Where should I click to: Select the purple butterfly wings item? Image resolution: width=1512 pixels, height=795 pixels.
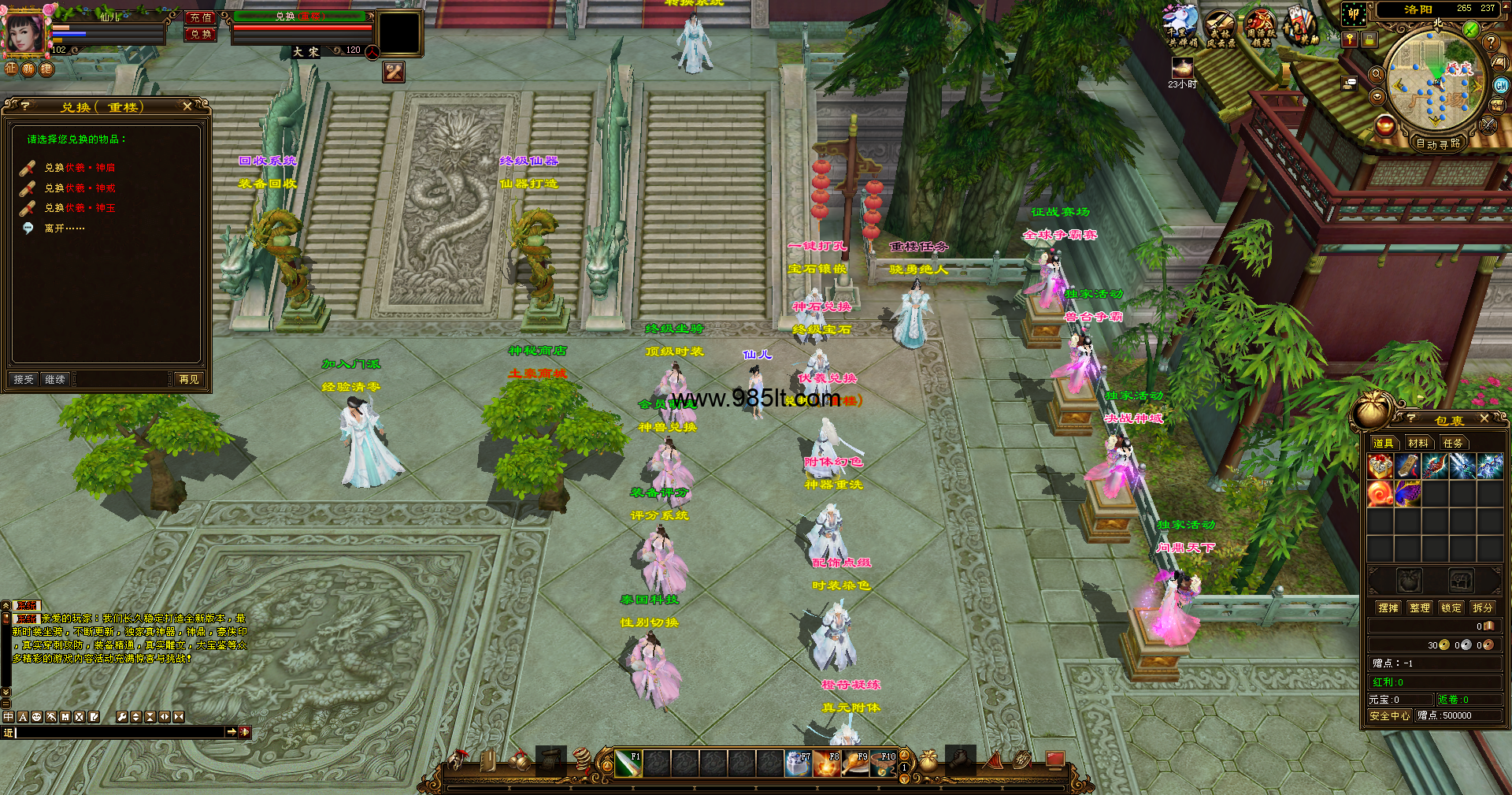click(x=1407, y=494)
